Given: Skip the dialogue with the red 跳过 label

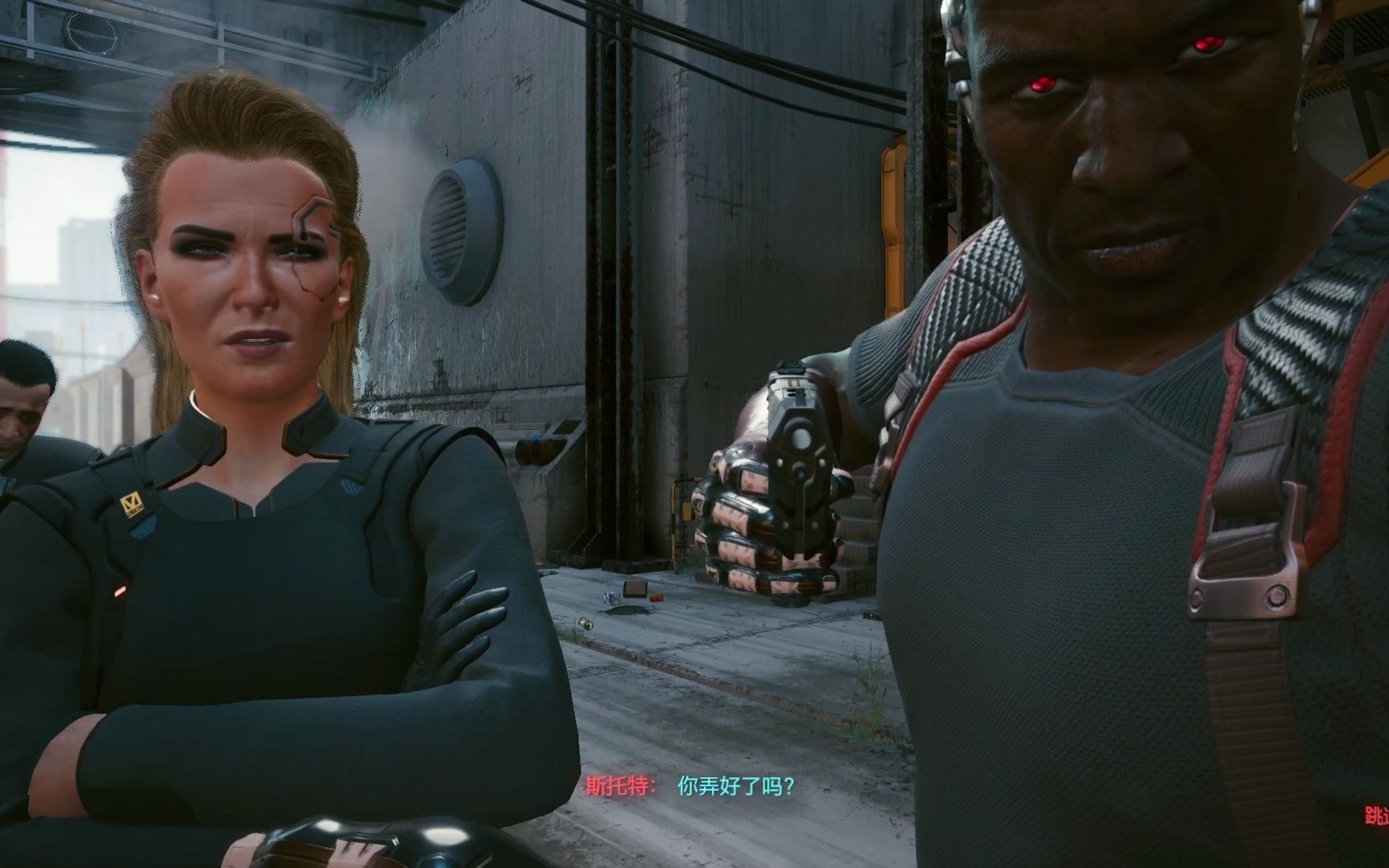Looking at the screenshot, I should [x=1377, y=816].
